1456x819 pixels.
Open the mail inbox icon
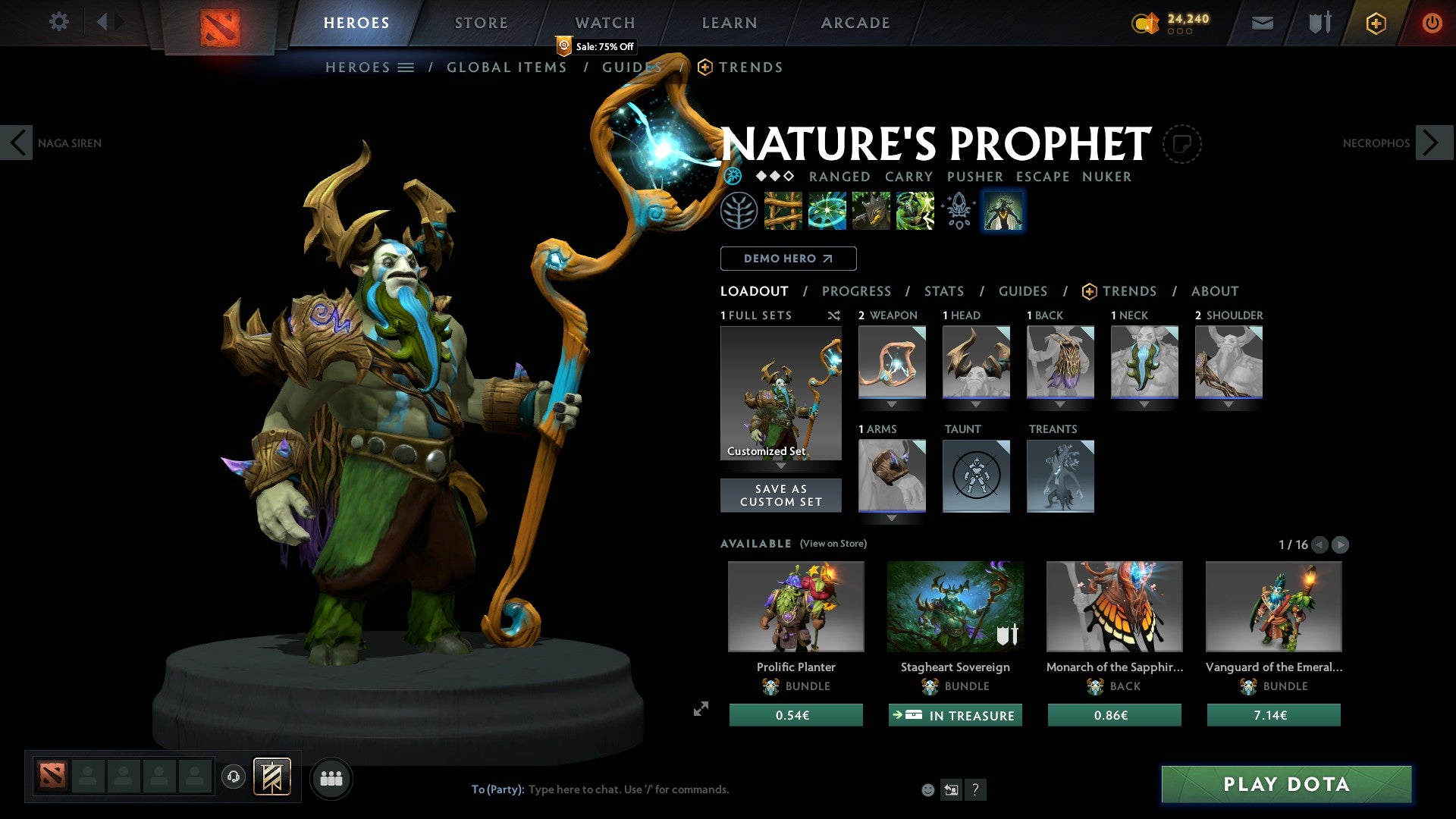(x=1262, y=23)
